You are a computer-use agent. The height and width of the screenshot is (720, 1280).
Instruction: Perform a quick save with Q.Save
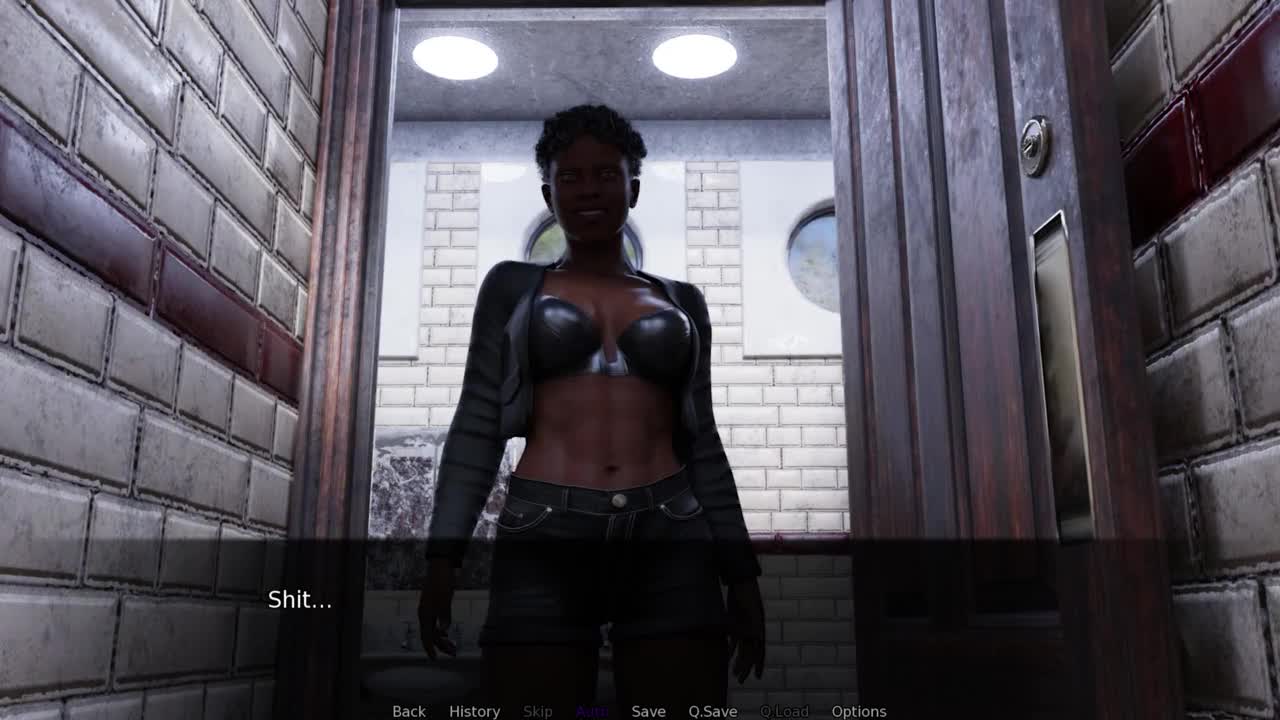pos(712,711)
